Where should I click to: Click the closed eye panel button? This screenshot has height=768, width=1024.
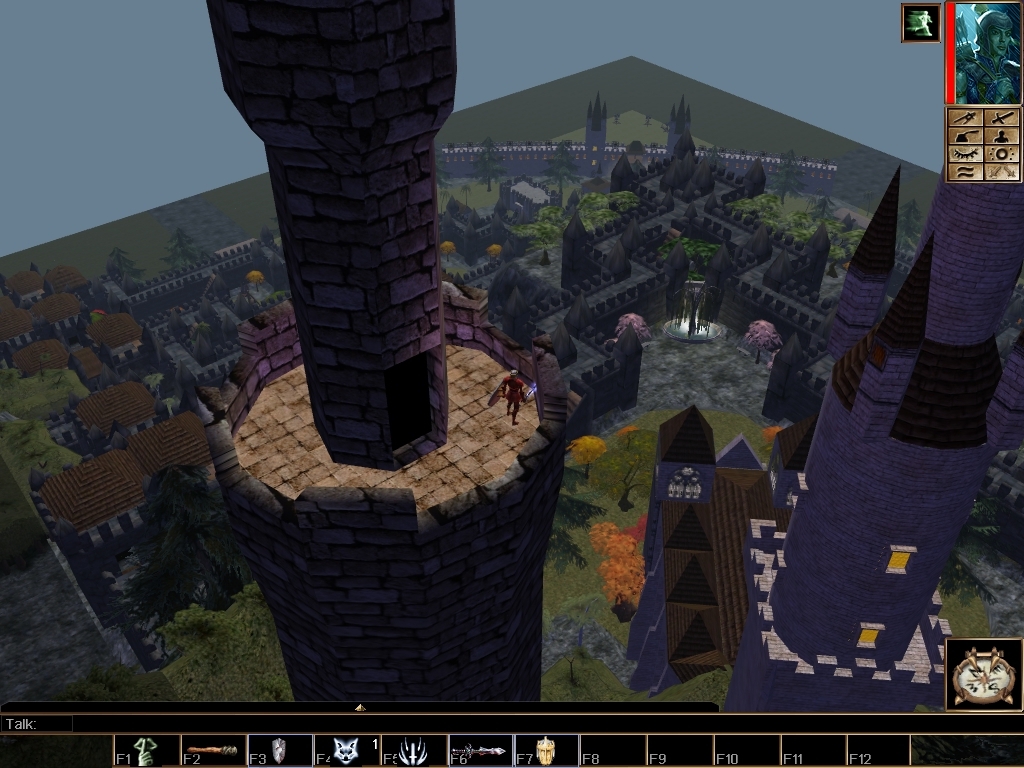coord(966,154)
